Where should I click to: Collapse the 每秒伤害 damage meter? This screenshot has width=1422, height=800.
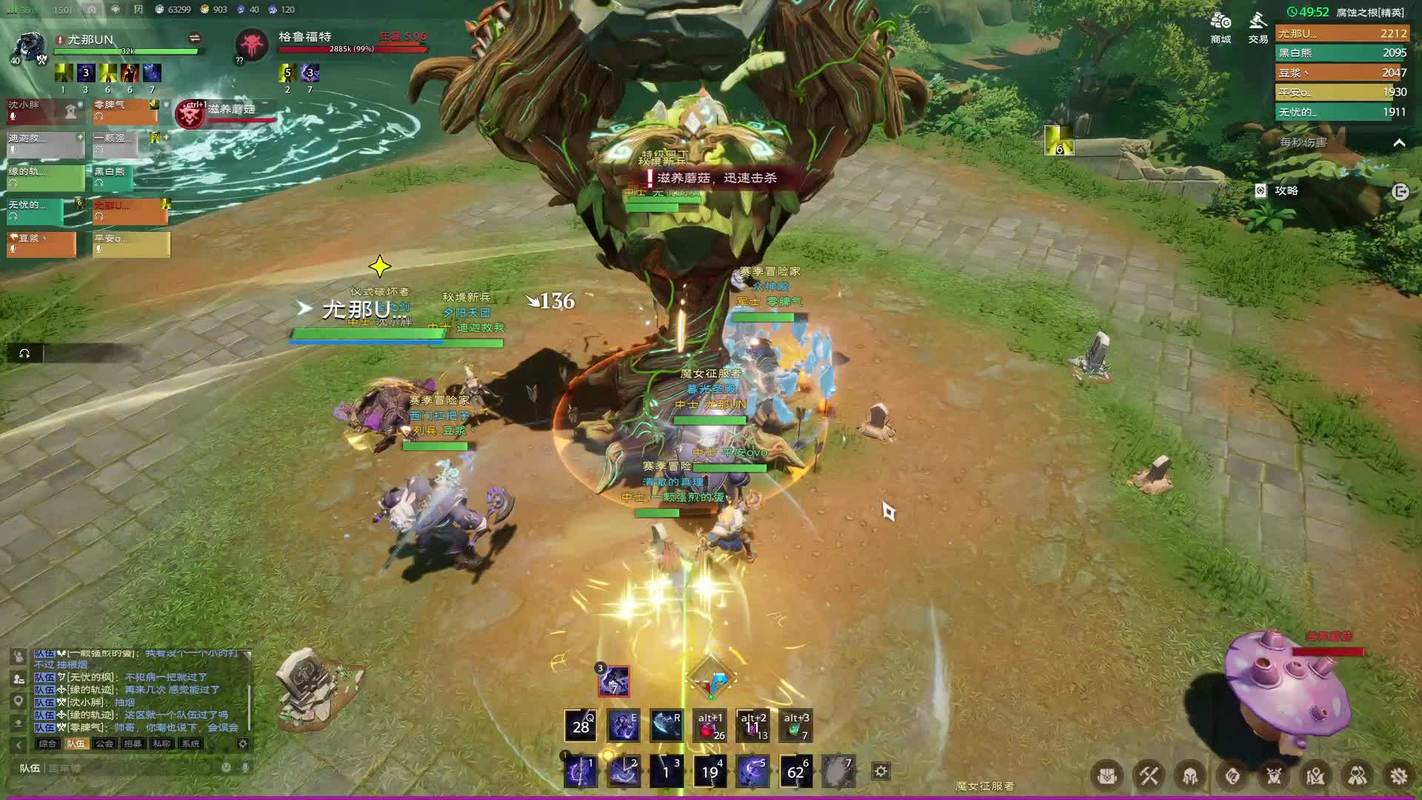coord(1399,143)
